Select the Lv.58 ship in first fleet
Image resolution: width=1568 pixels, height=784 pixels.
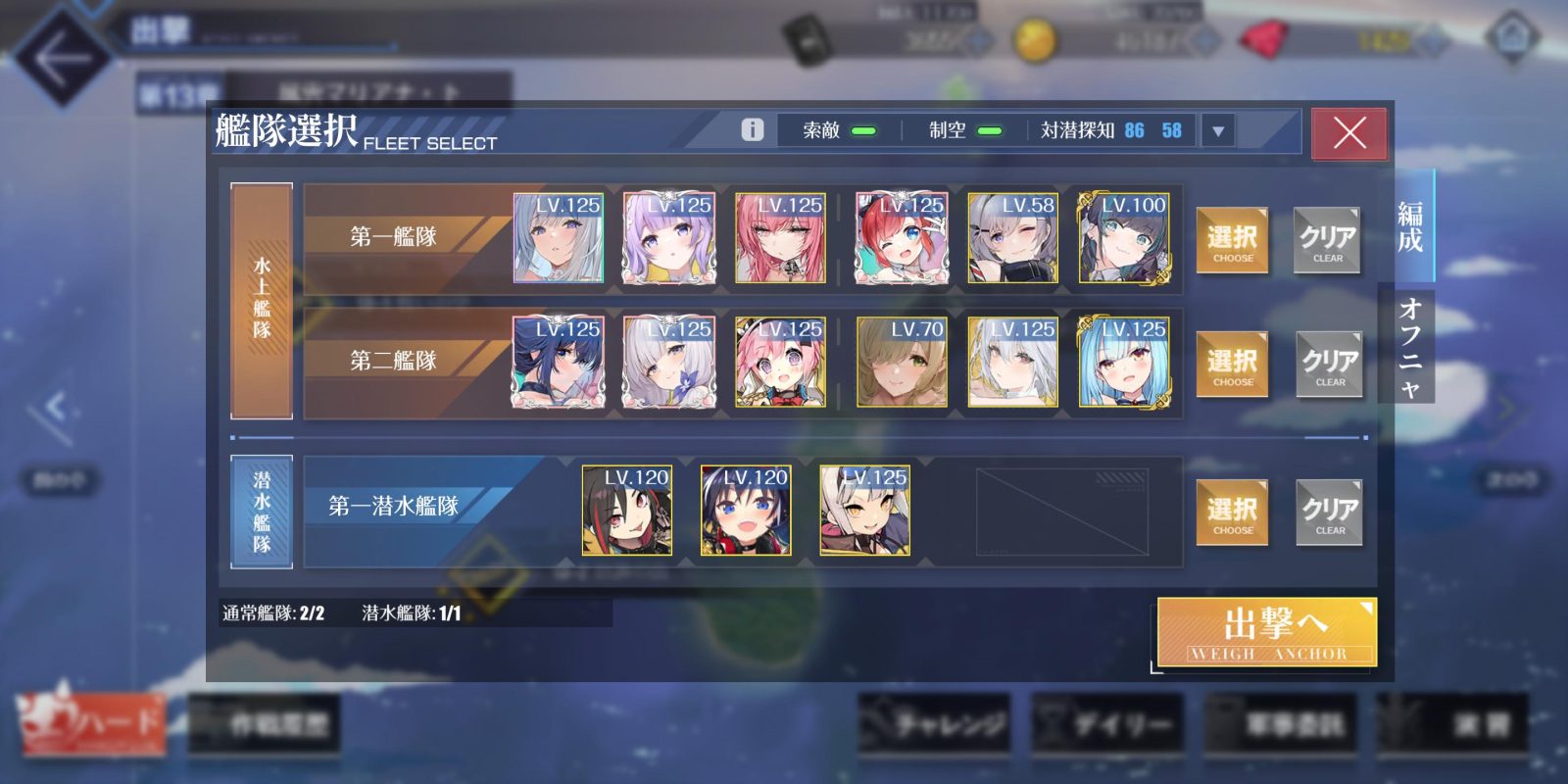tap(1012, 239)
